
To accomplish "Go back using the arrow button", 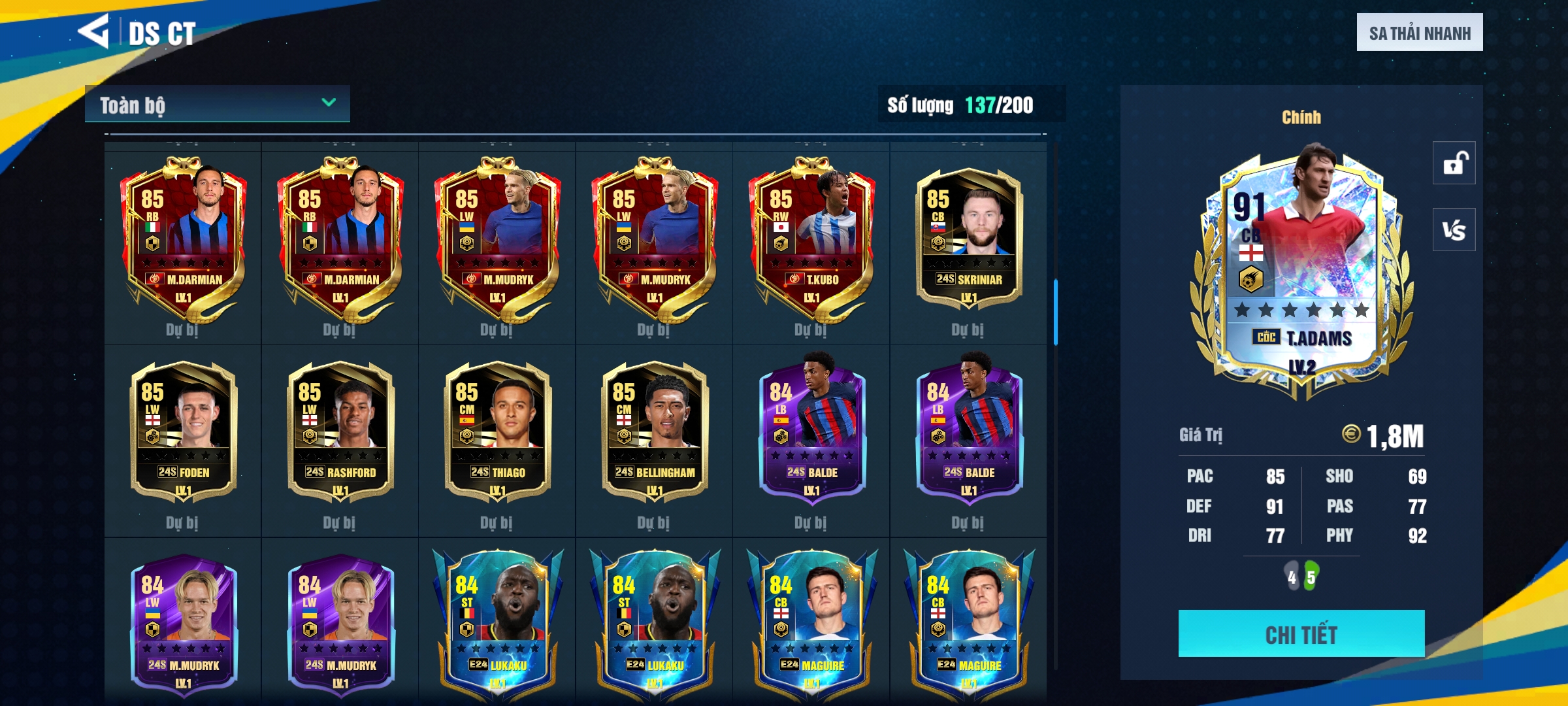I will [x=93, y=31].
